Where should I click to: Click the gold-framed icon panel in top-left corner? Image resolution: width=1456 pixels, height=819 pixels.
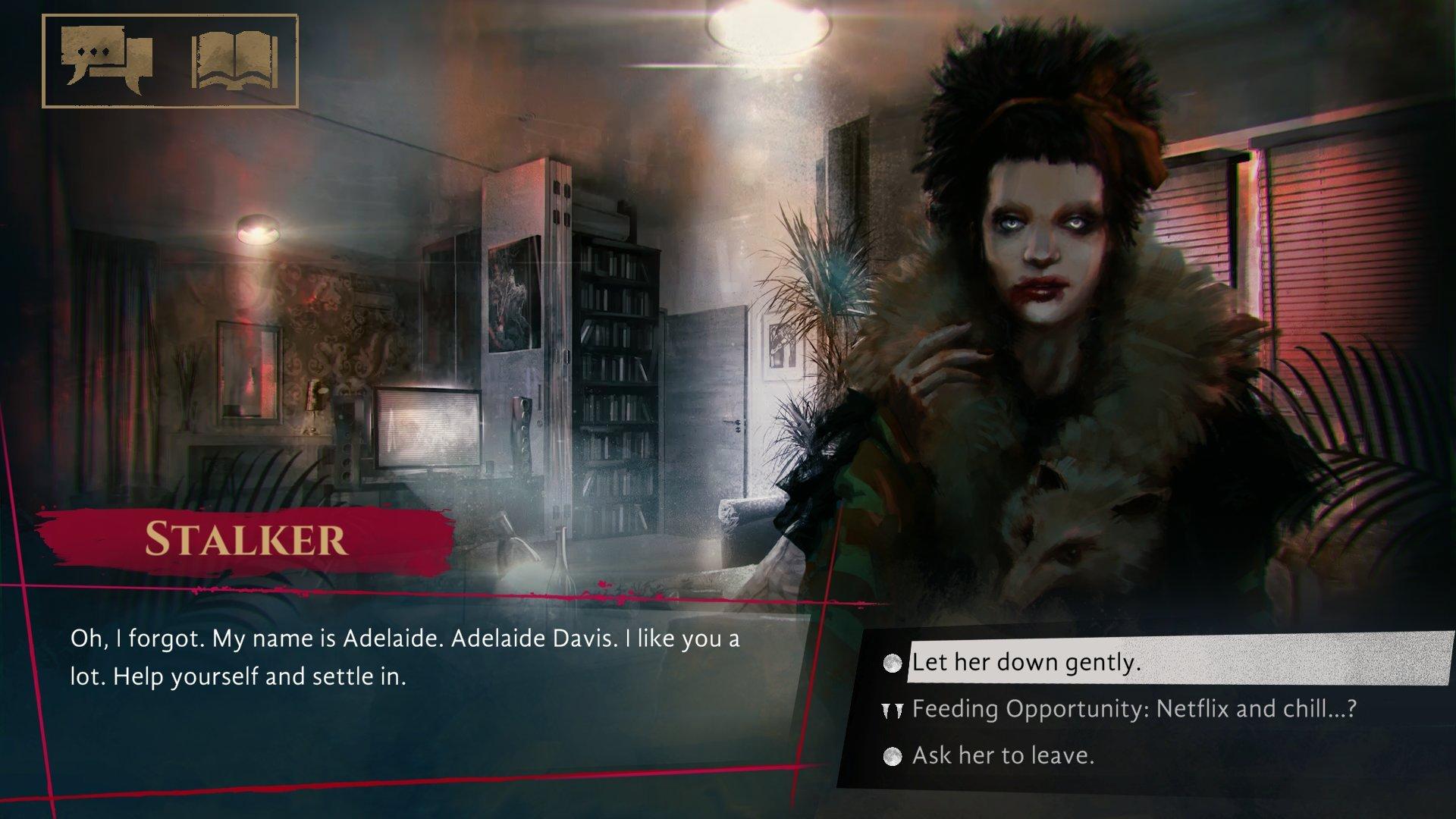pyautogui.click(x=171, y=59)
